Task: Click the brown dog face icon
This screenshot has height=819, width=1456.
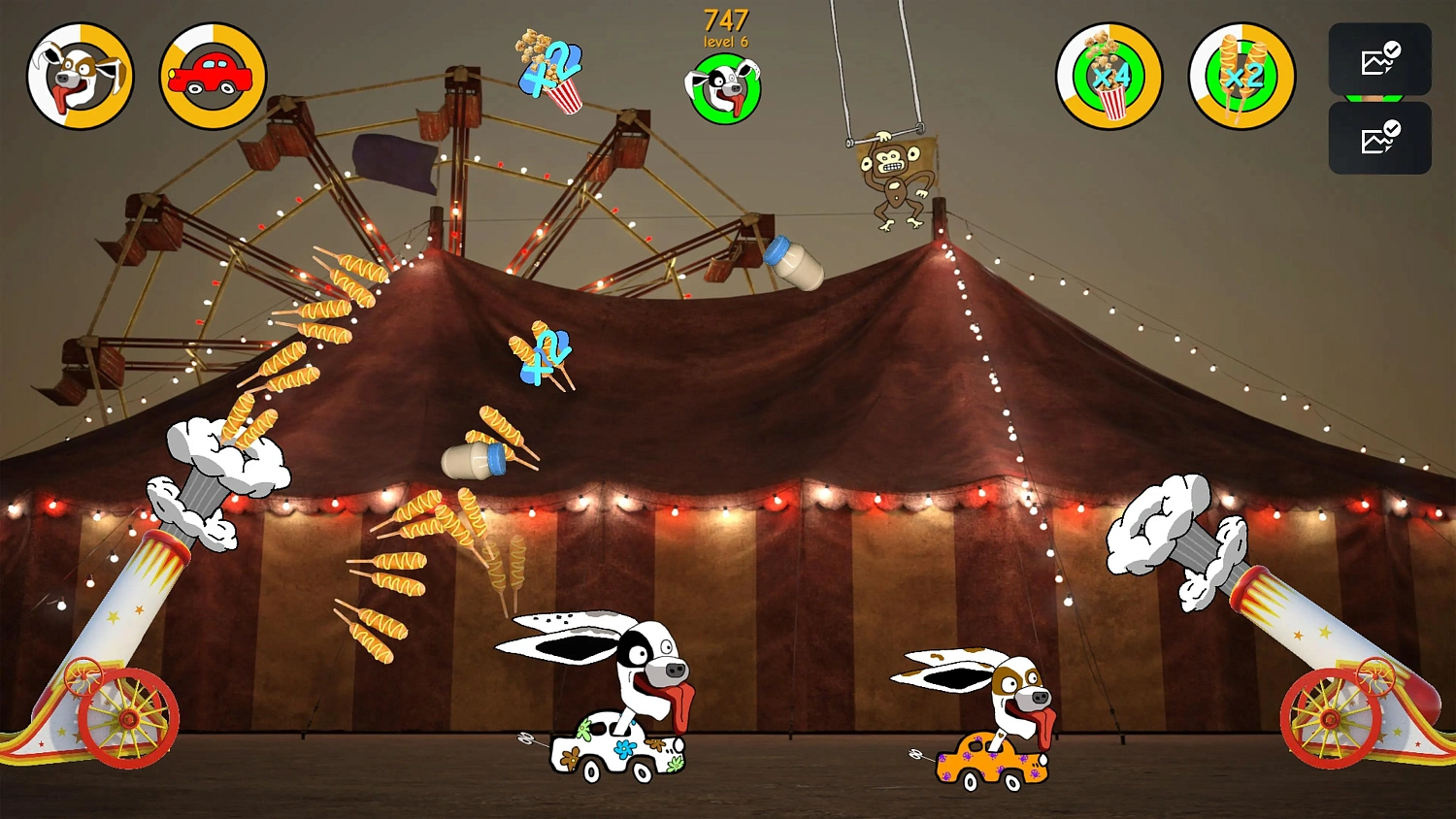Action: click(x=81, y=76)
